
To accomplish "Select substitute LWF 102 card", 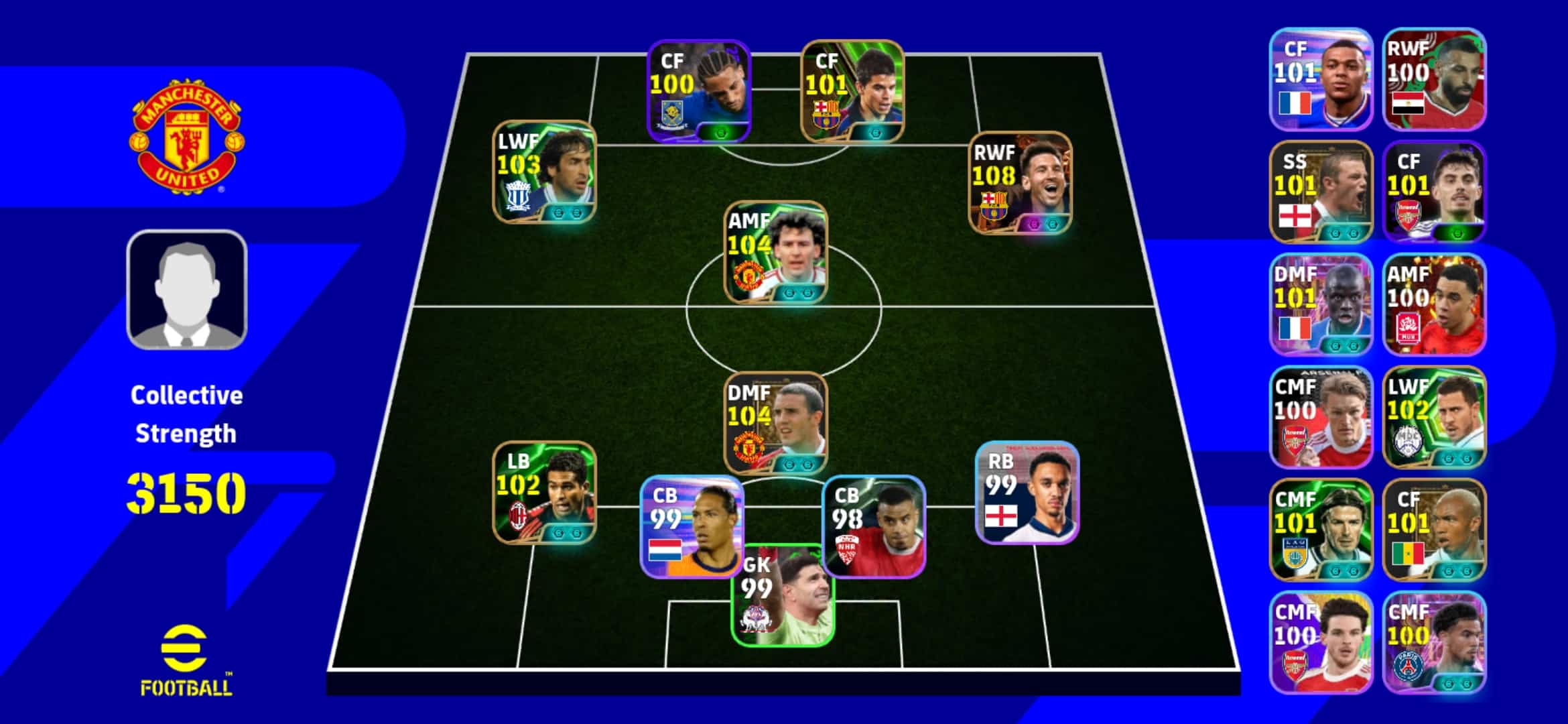I will (1434, 417).
